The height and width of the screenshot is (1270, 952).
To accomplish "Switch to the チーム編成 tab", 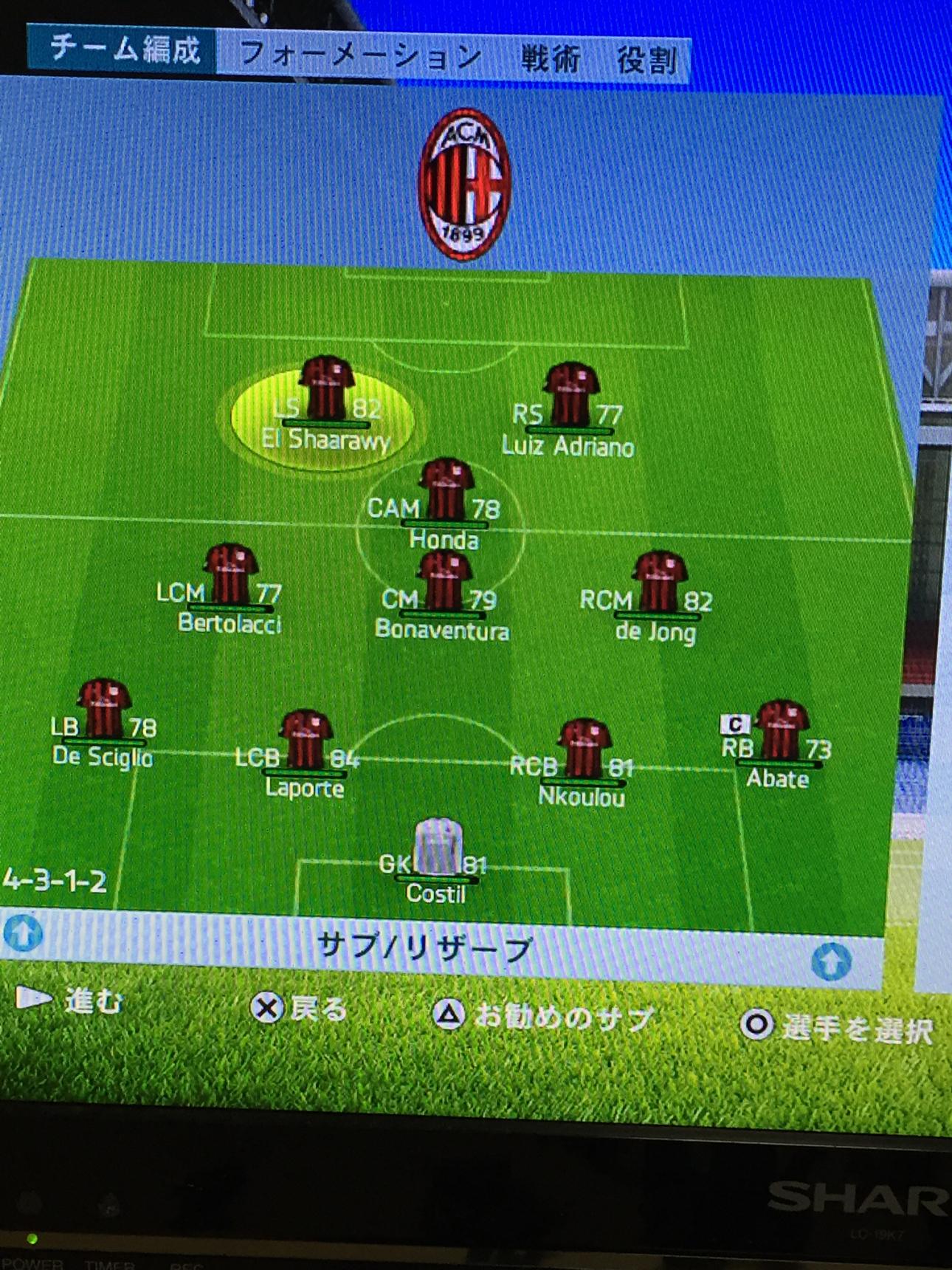I will pos(124,50).
